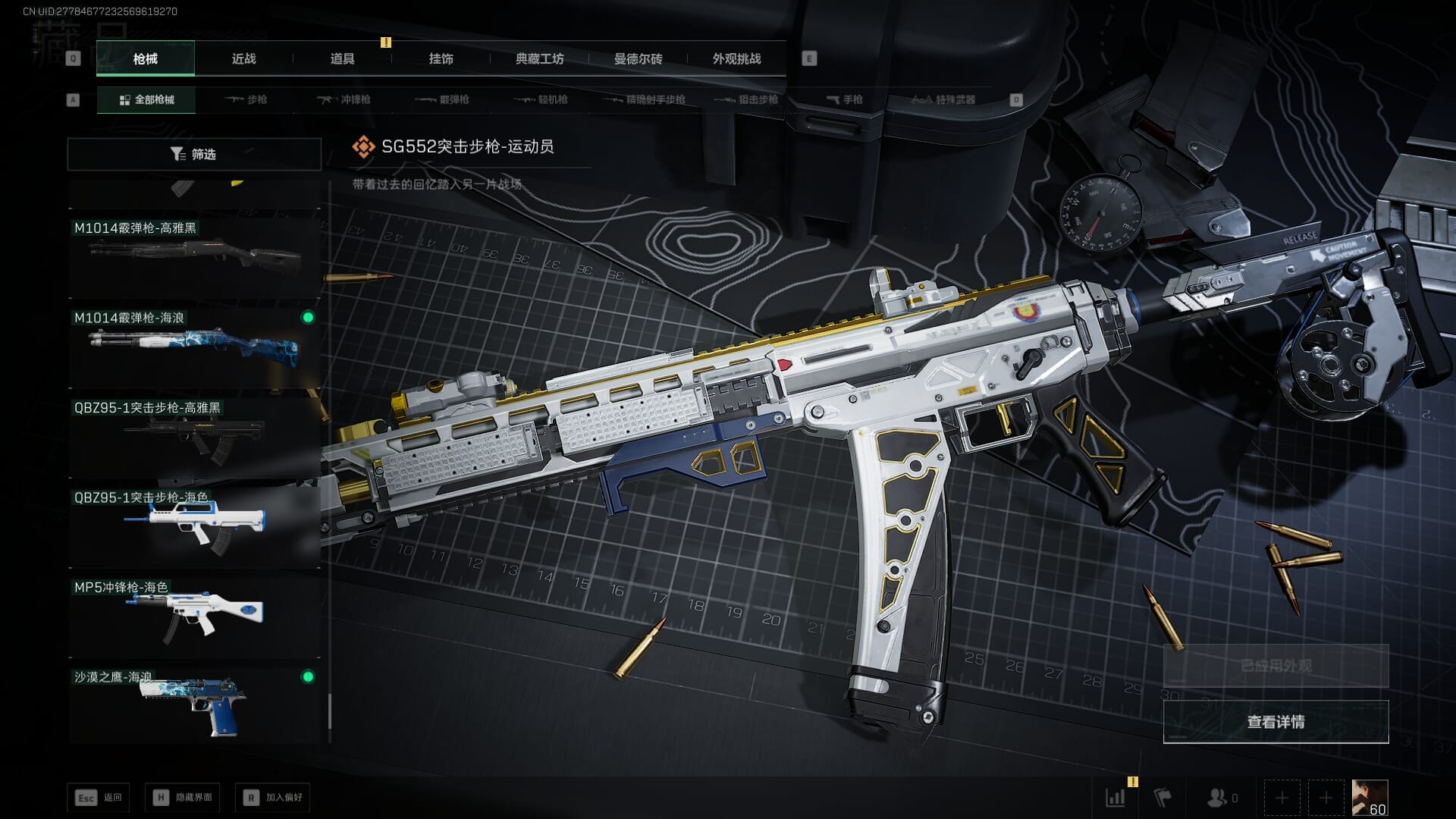This screenshot has height=819, width=1456.
Task: Select the M1014霰弹枪-高雅黑 skin
Action: tap(194, 255)
